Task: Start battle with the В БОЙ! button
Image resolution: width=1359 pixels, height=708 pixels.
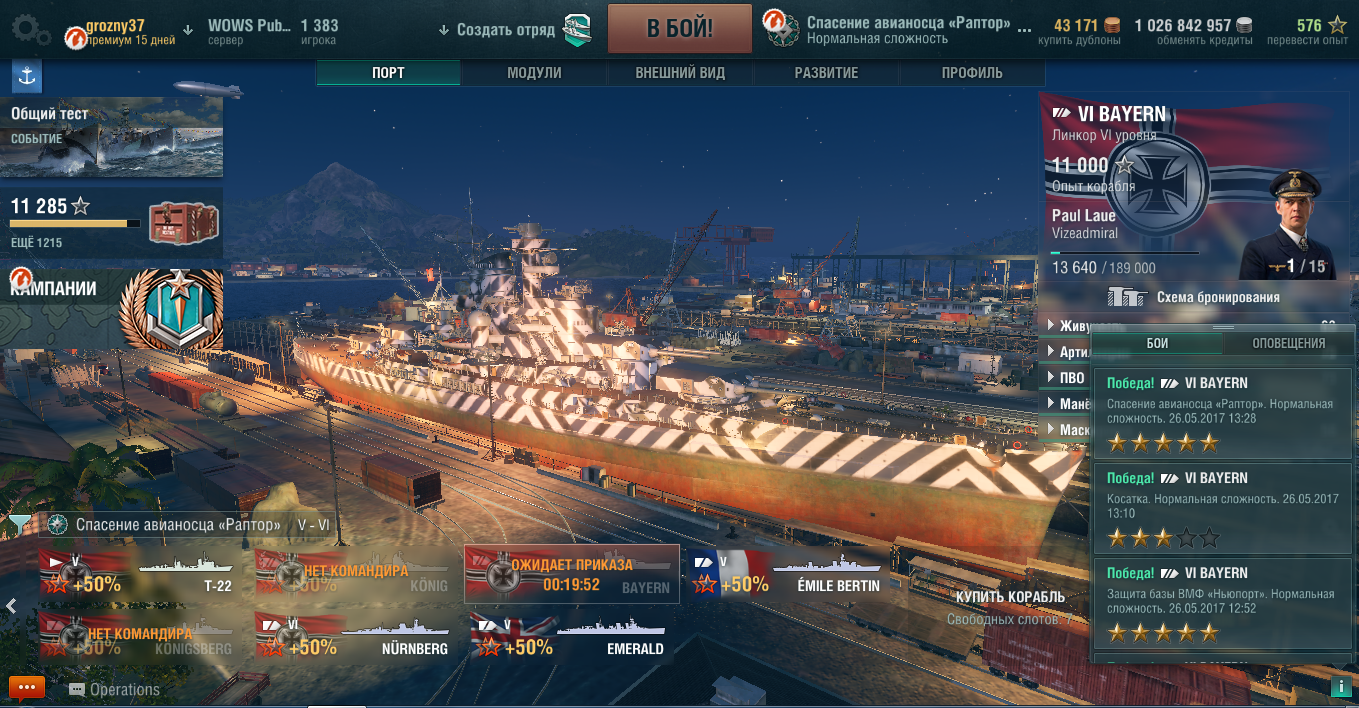Action: tap(679, 28)
